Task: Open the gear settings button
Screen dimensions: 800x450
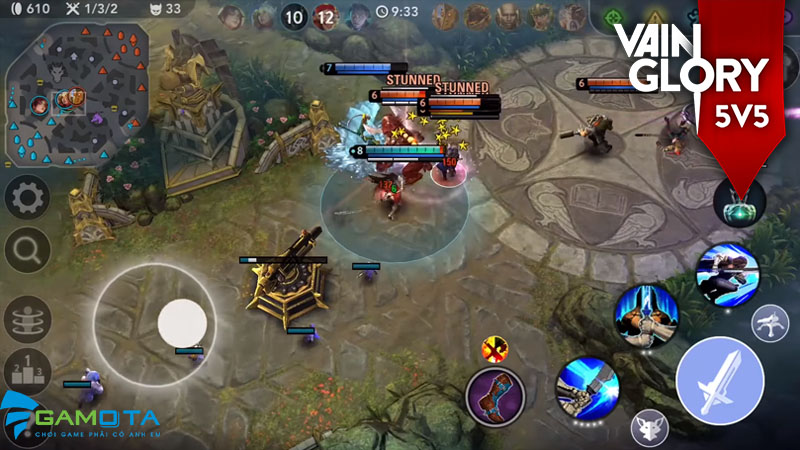Action: point(28,198)
